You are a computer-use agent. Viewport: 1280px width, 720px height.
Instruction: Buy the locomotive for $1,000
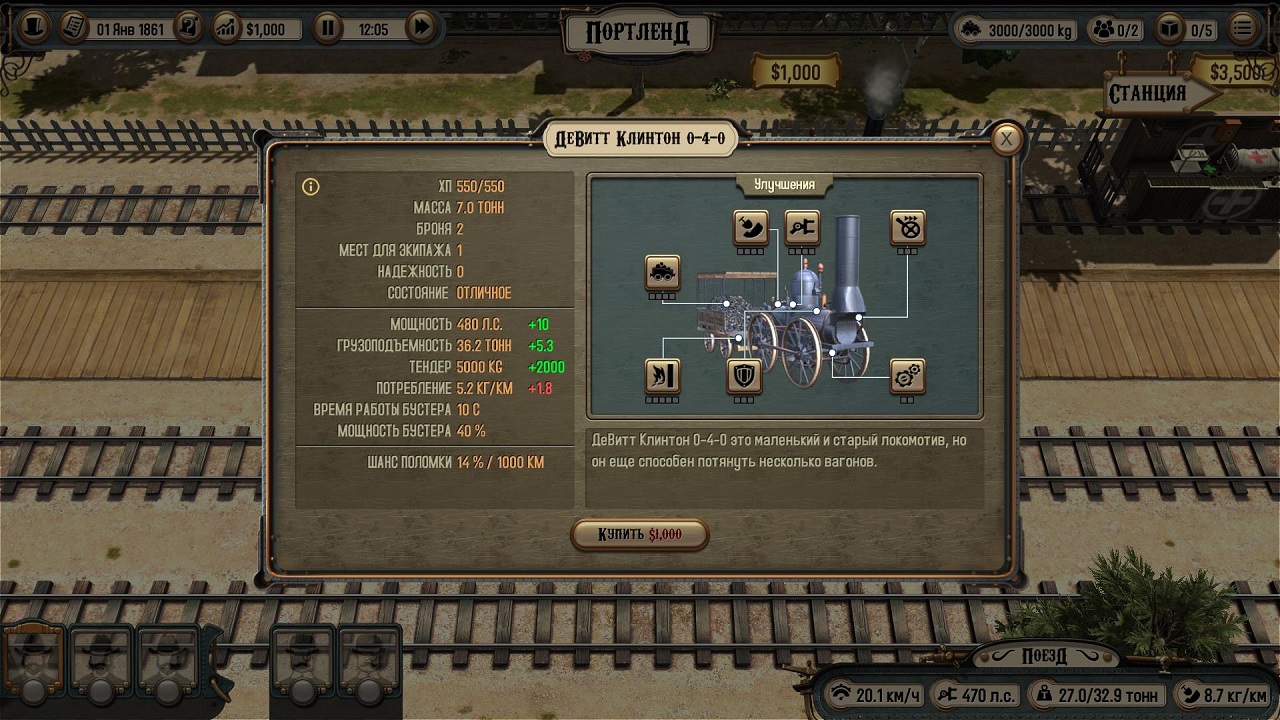(640, 534)
